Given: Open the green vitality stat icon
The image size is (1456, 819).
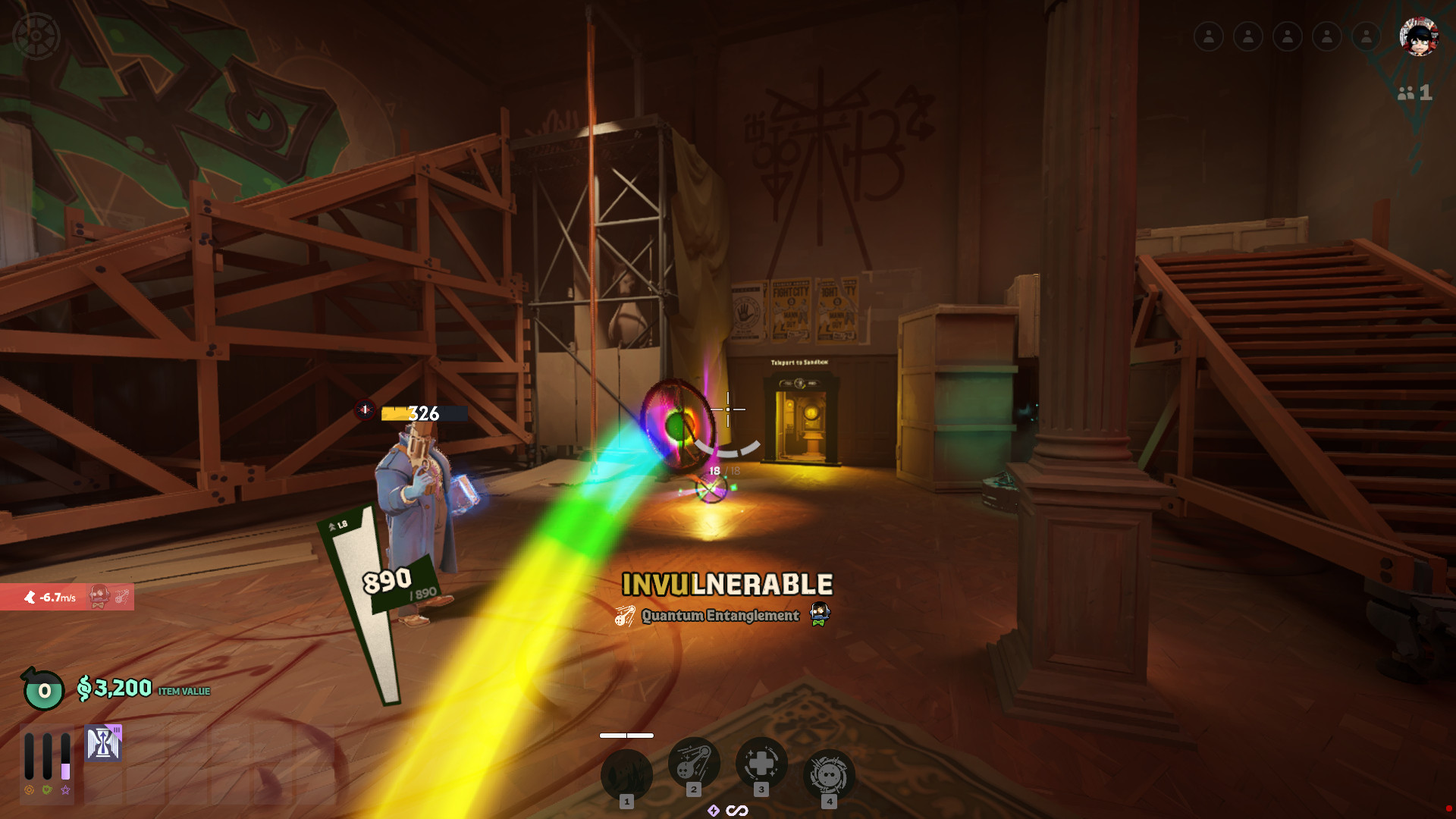Looking at the screenshot, I should pos(47,790).
